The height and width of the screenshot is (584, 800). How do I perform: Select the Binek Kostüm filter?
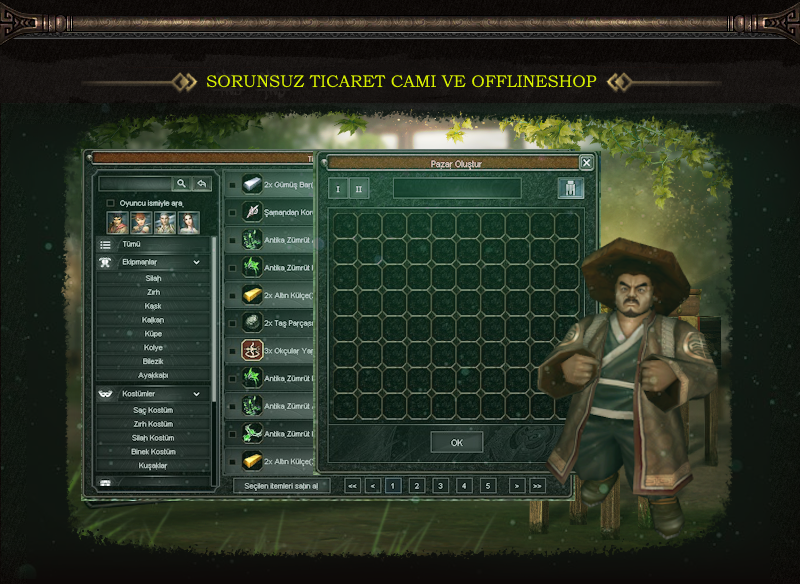pos(154,452)
